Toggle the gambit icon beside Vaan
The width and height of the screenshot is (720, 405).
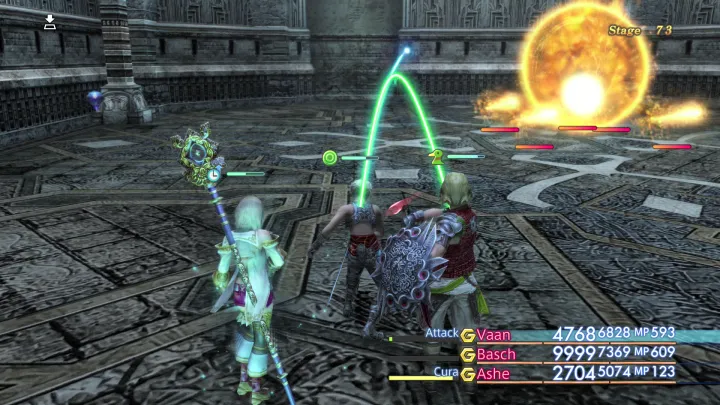coord(467,334)
